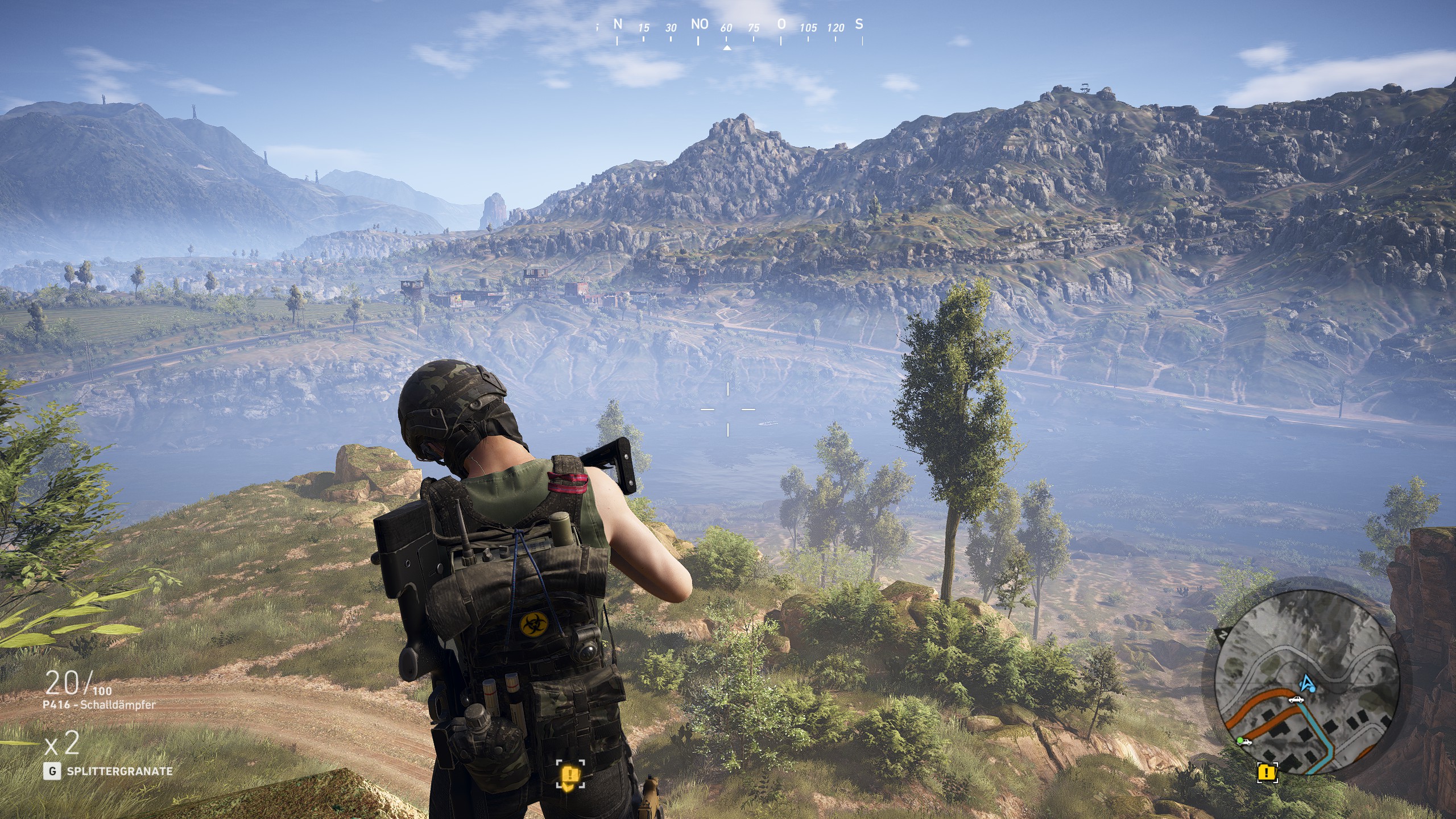Select the yellow mission marker beside the minimap
The width and height of the screenshot is (1456, 819).
(1267, 772)
